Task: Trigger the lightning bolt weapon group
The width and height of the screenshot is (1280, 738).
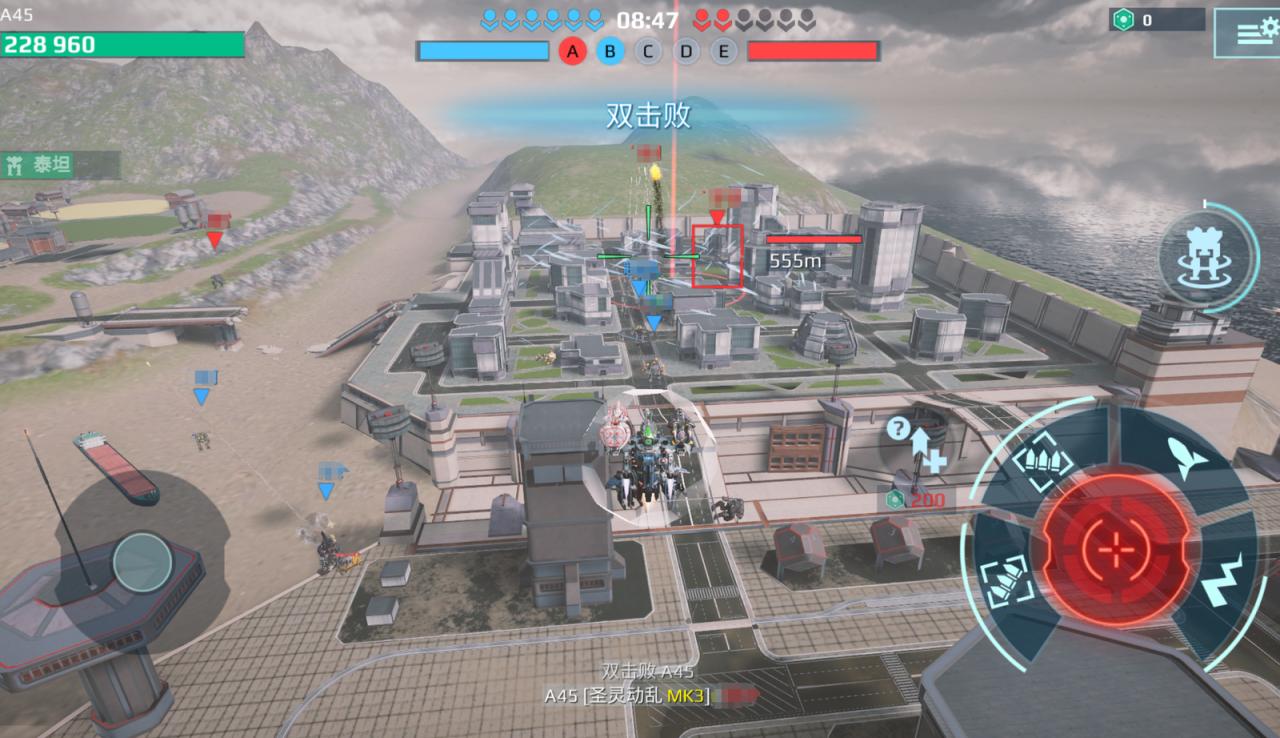Action: (x=1221, y=583)
